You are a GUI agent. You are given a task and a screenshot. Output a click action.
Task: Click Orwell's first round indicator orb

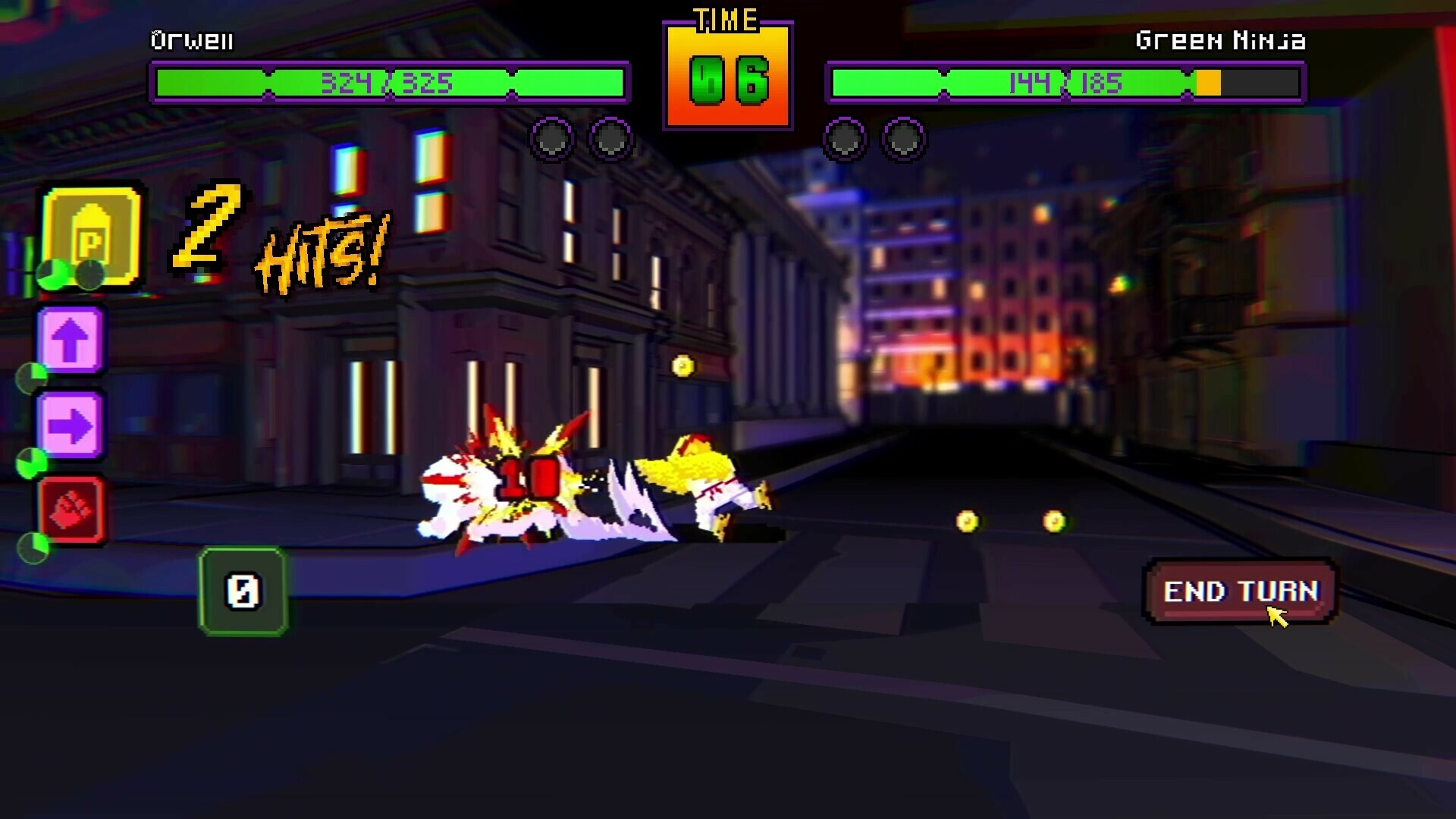tap(552, 140)
